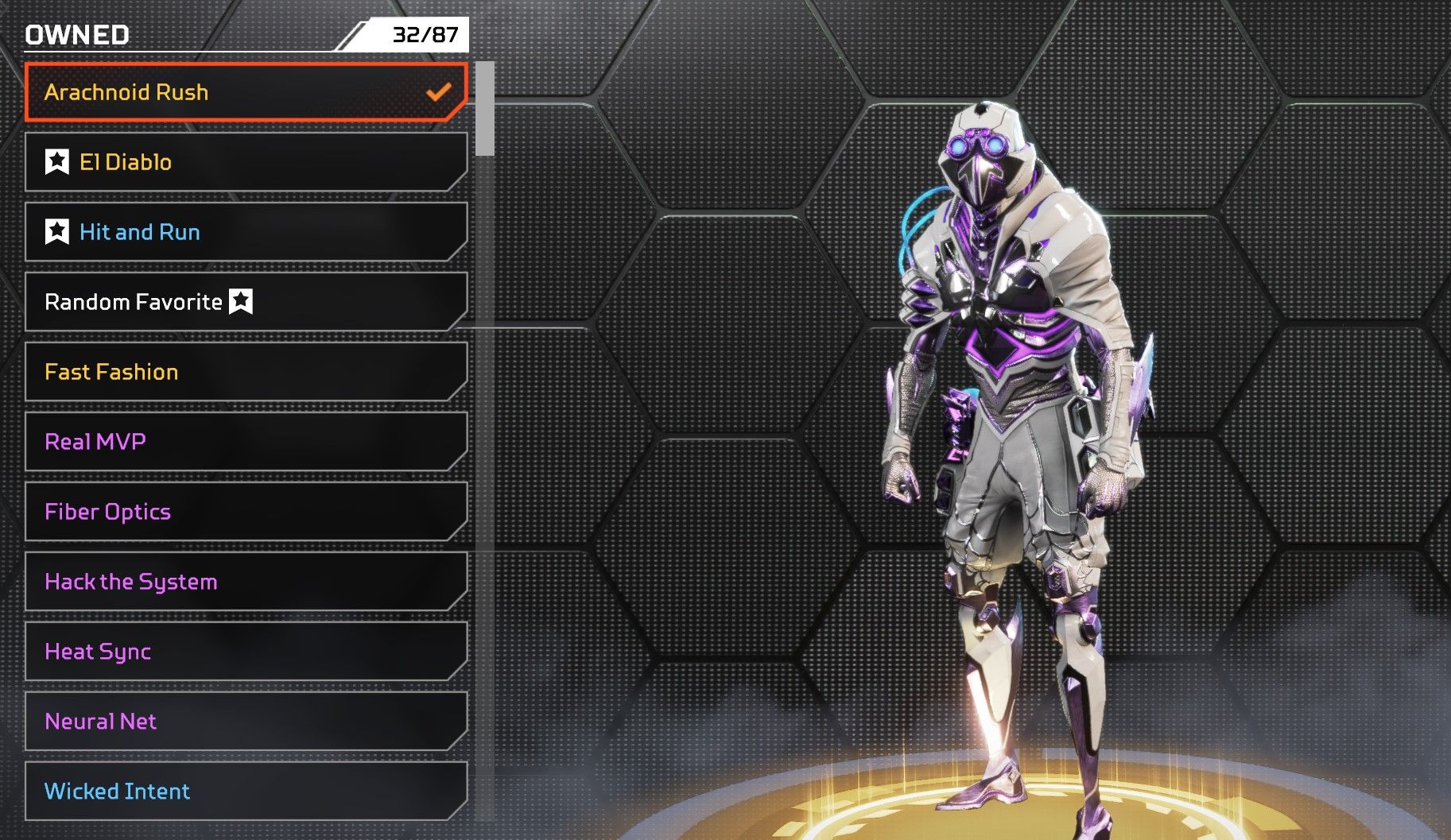Image resolution: width=1451 pixels, height=840 pixels.
Task: Choose the Neural Net skin
Action: [245, 722]
